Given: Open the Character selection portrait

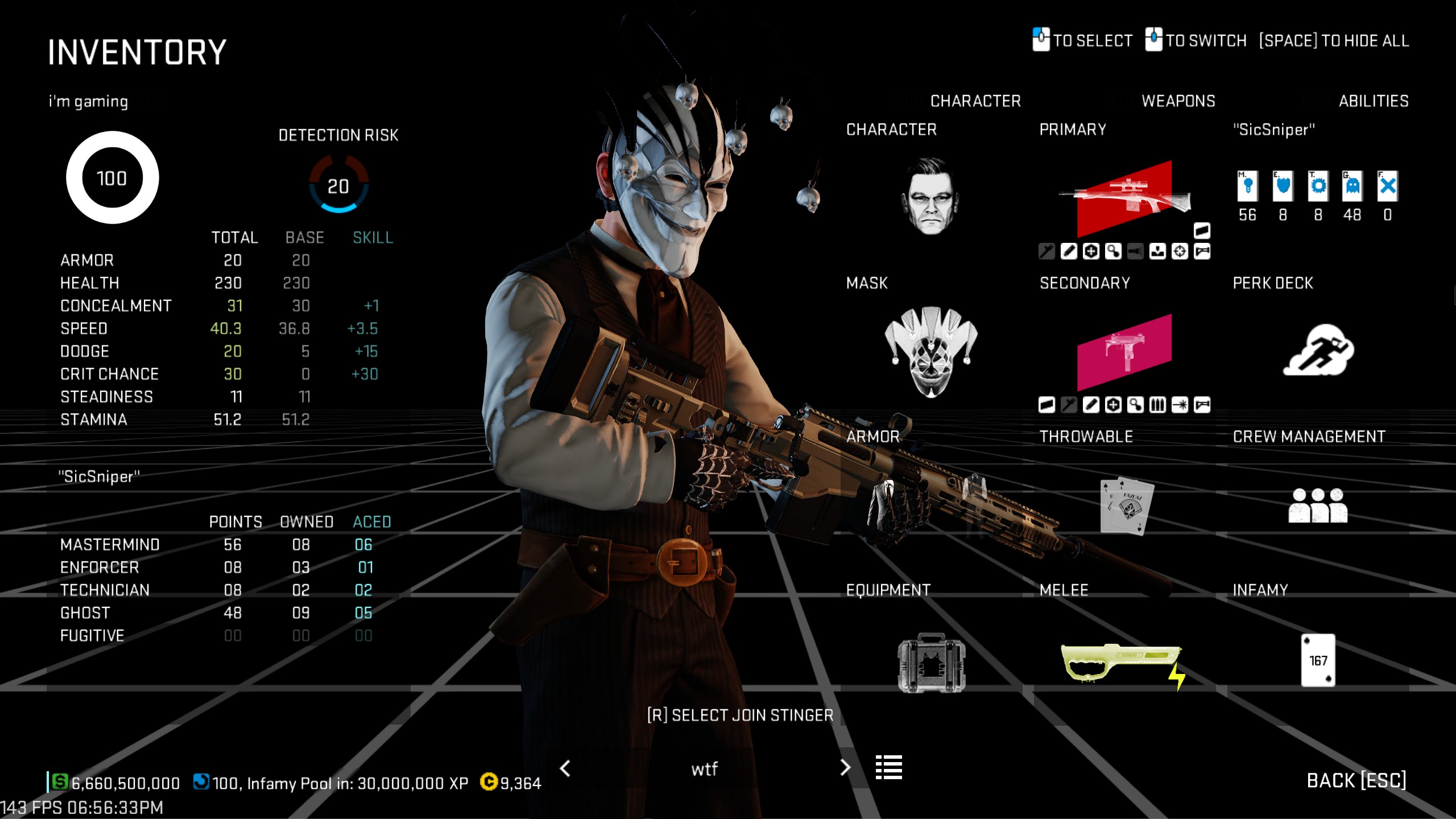Looking at the screenshot, I should click(930, 196).
